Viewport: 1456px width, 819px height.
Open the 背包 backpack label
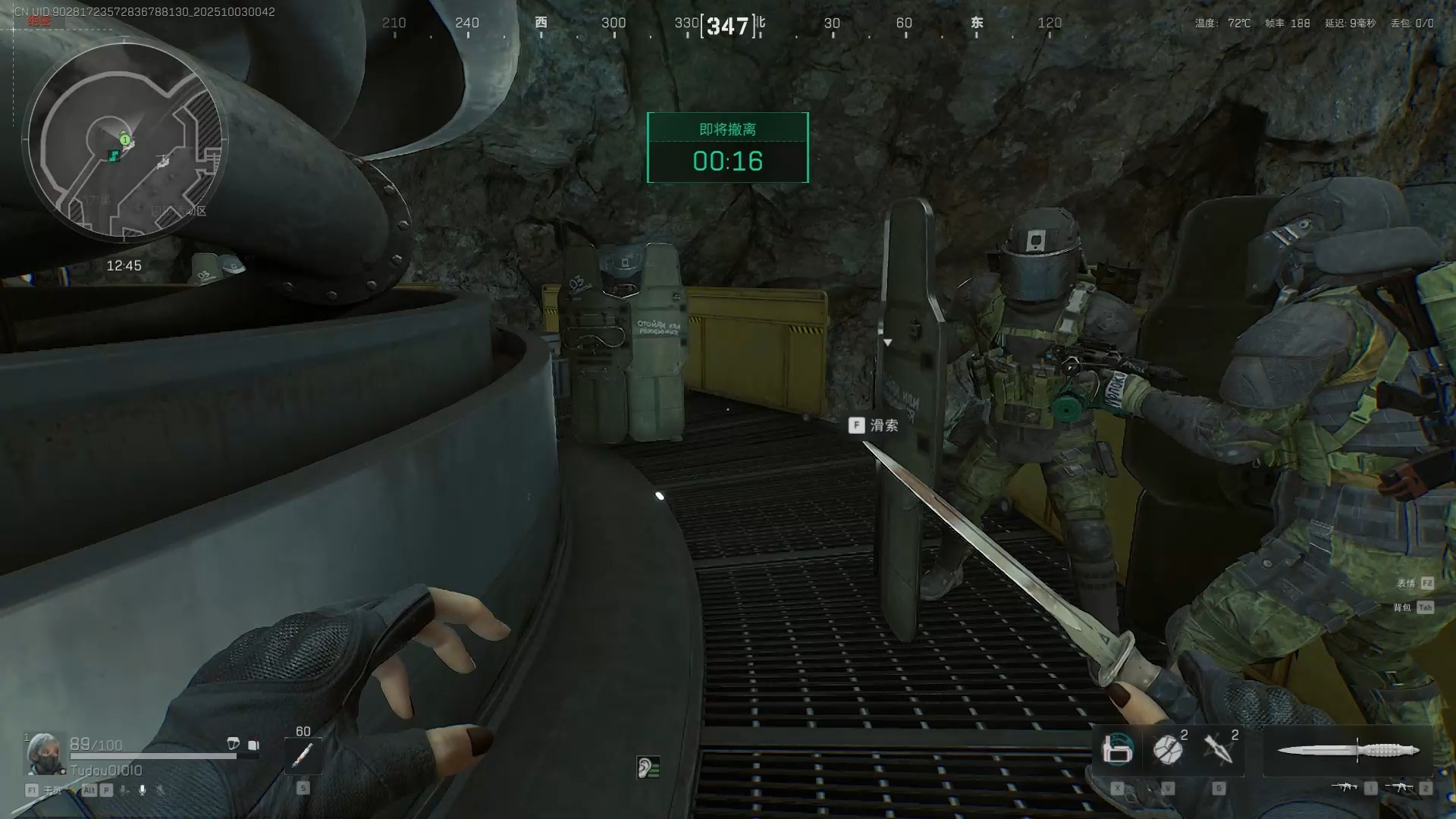coord(1403,607)
